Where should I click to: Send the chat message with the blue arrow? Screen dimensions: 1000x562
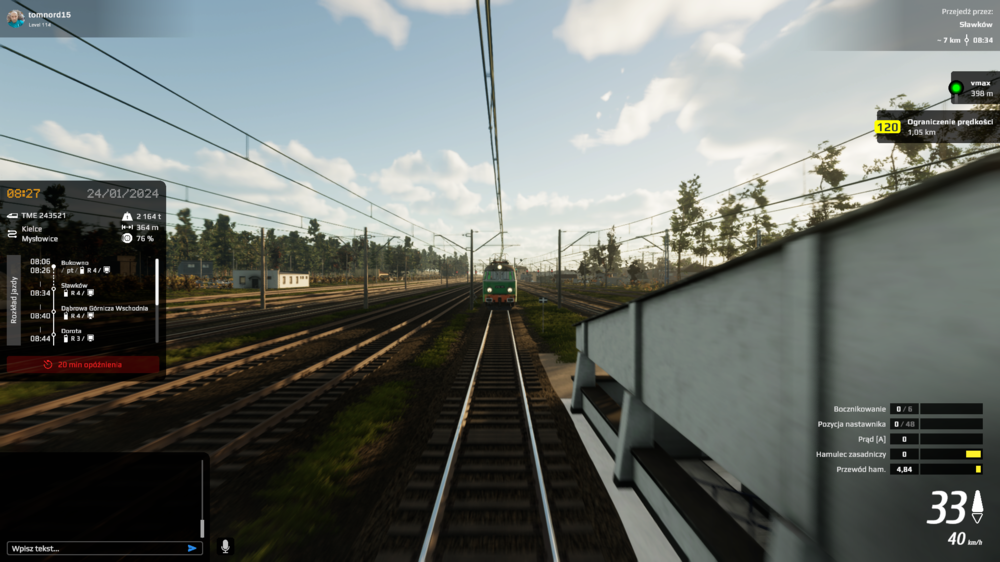click(192, 548)
